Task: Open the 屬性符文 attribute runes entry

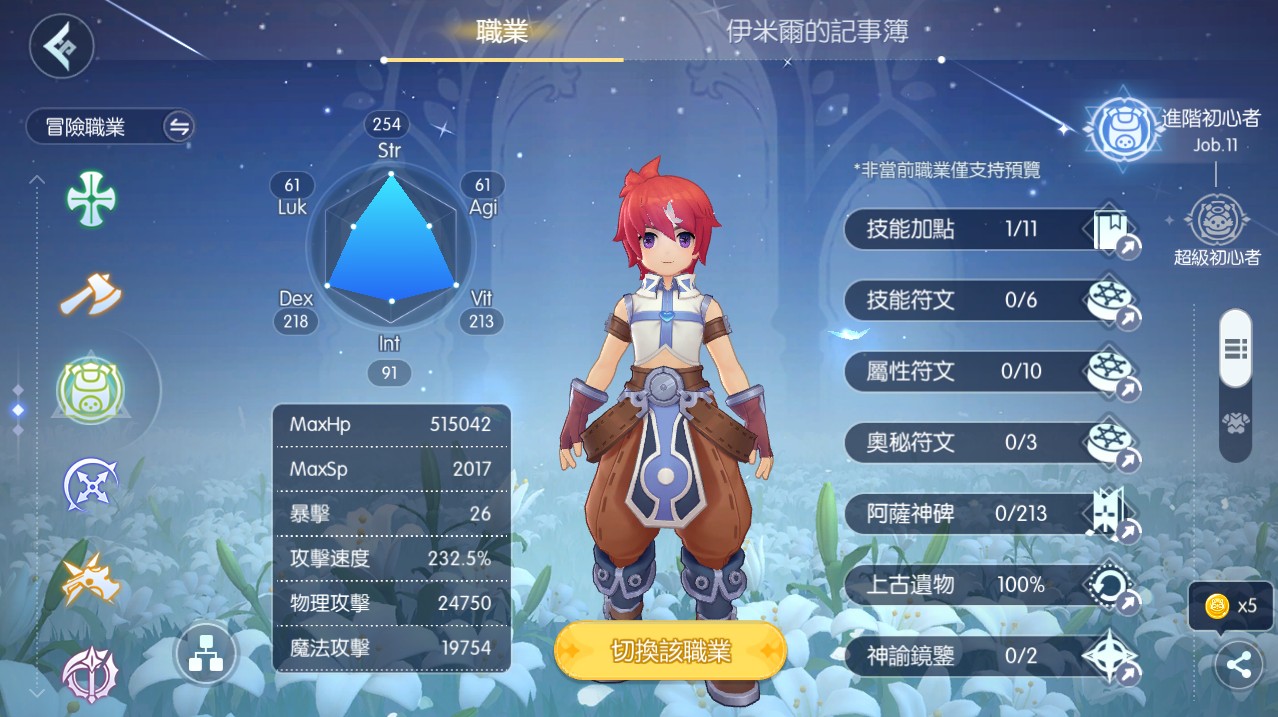Action: tap(991, 372)
